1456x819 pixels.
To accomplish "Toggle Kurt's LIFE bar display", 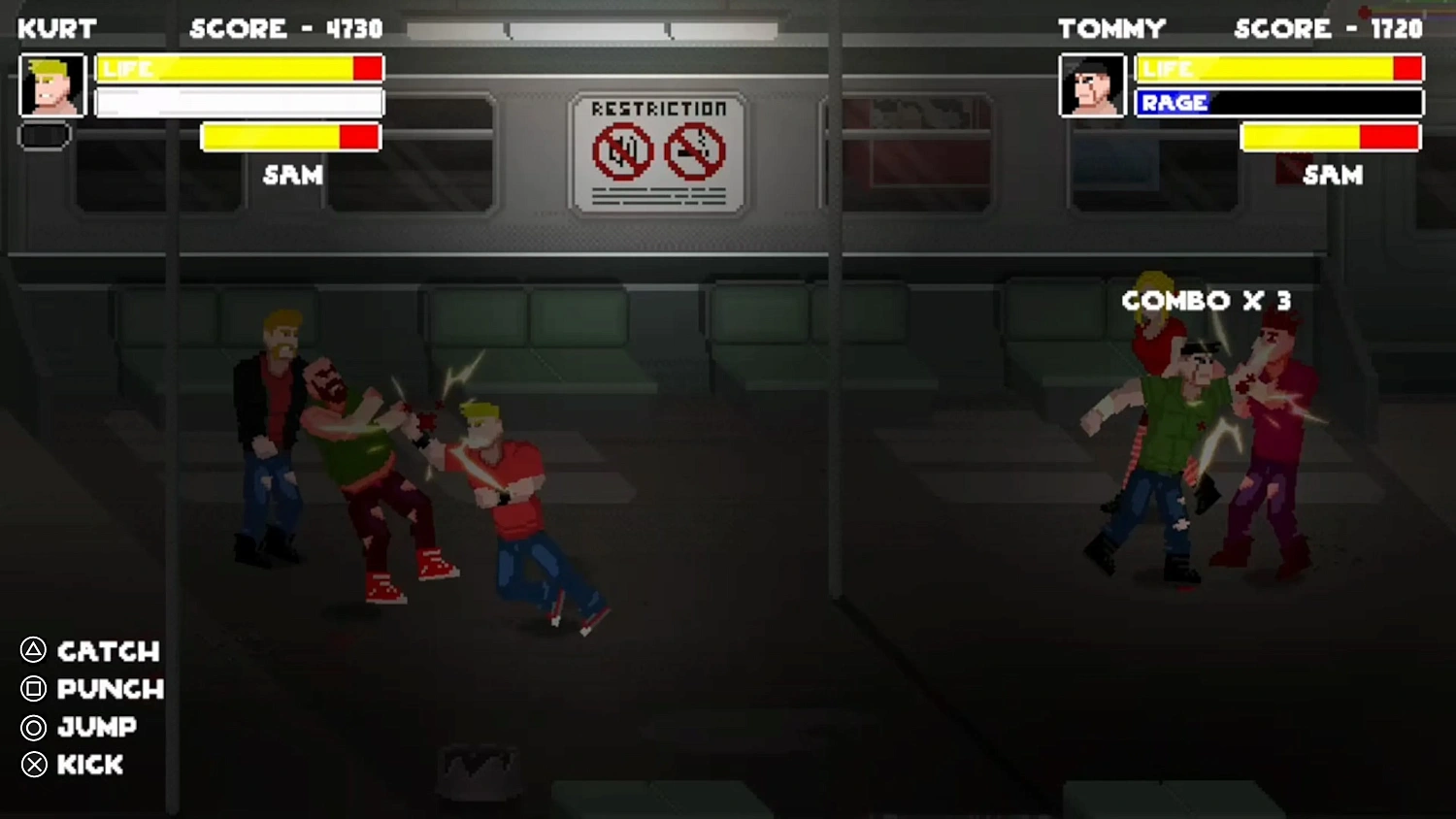I will pos(239,68).
